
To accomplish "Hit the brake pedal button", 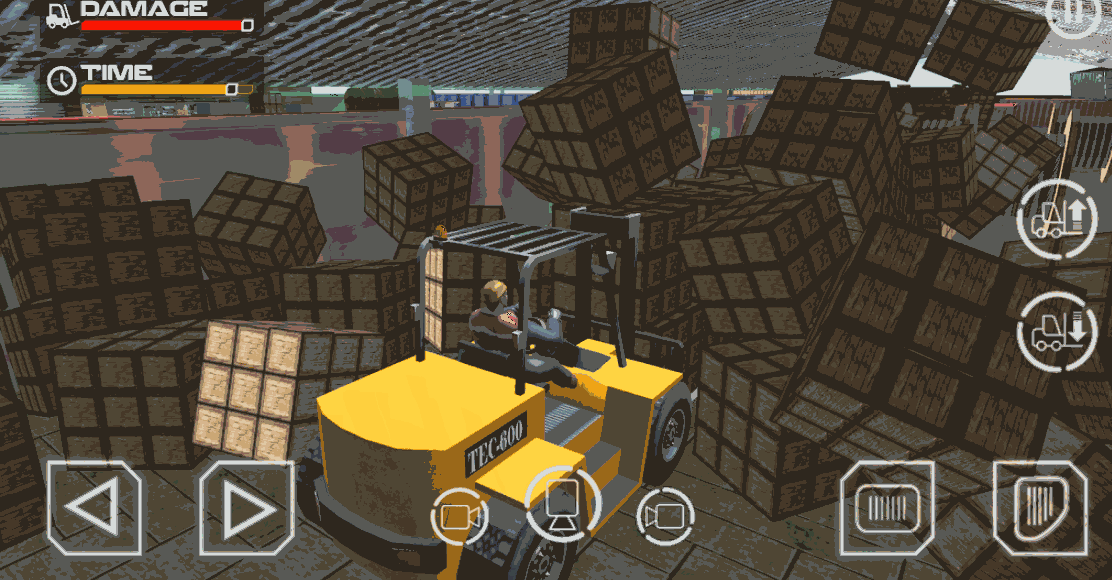I will tap(887, 508).
